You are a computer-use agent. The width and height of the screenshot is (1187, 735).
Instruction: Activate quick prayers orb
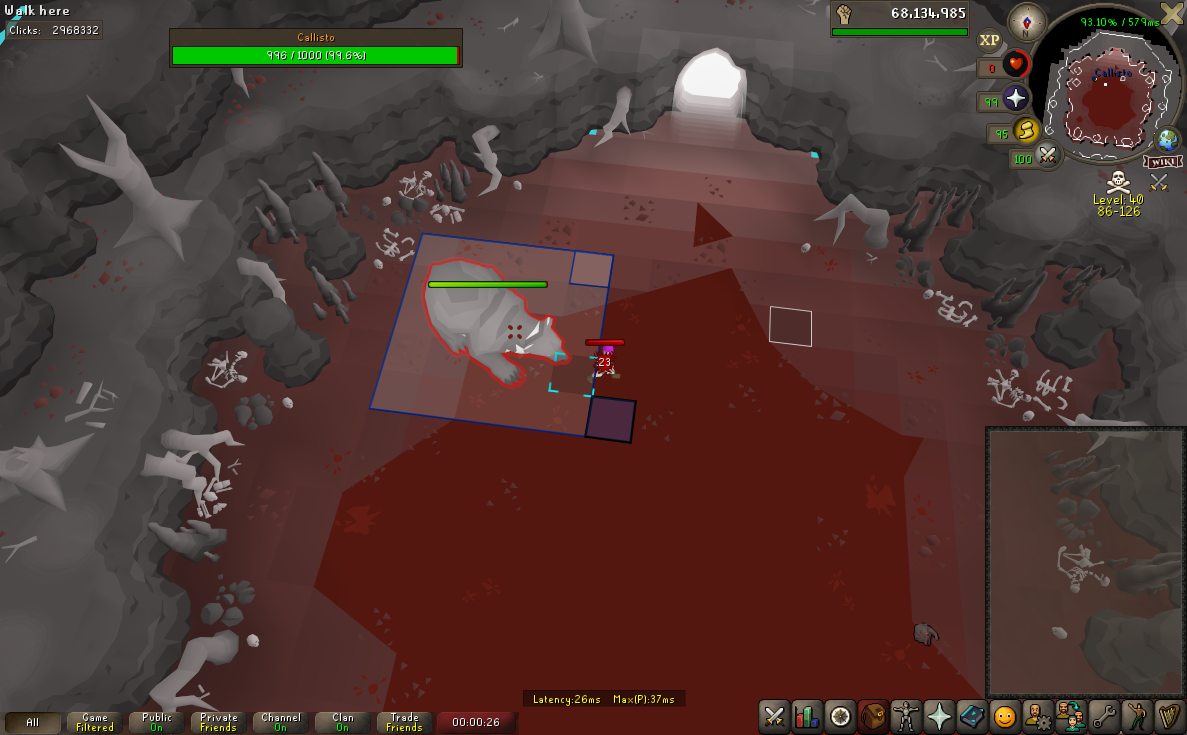1016,98
